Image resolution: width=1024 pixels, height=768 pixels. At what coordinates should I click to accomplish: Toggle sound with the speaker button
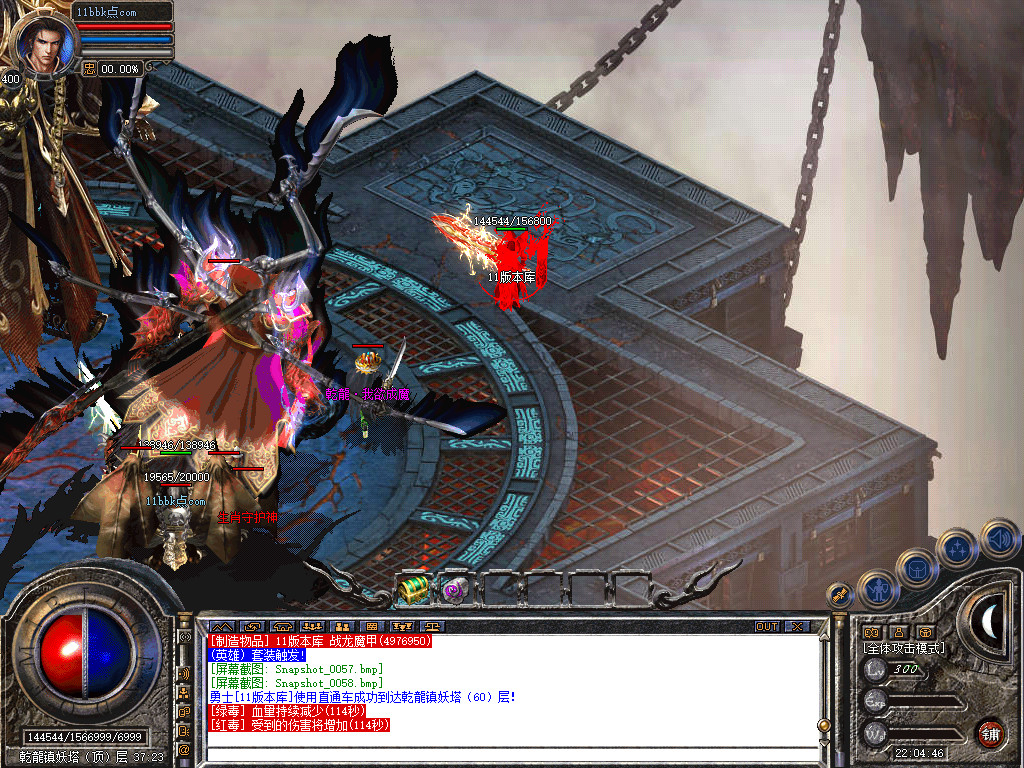coord(999,537)
